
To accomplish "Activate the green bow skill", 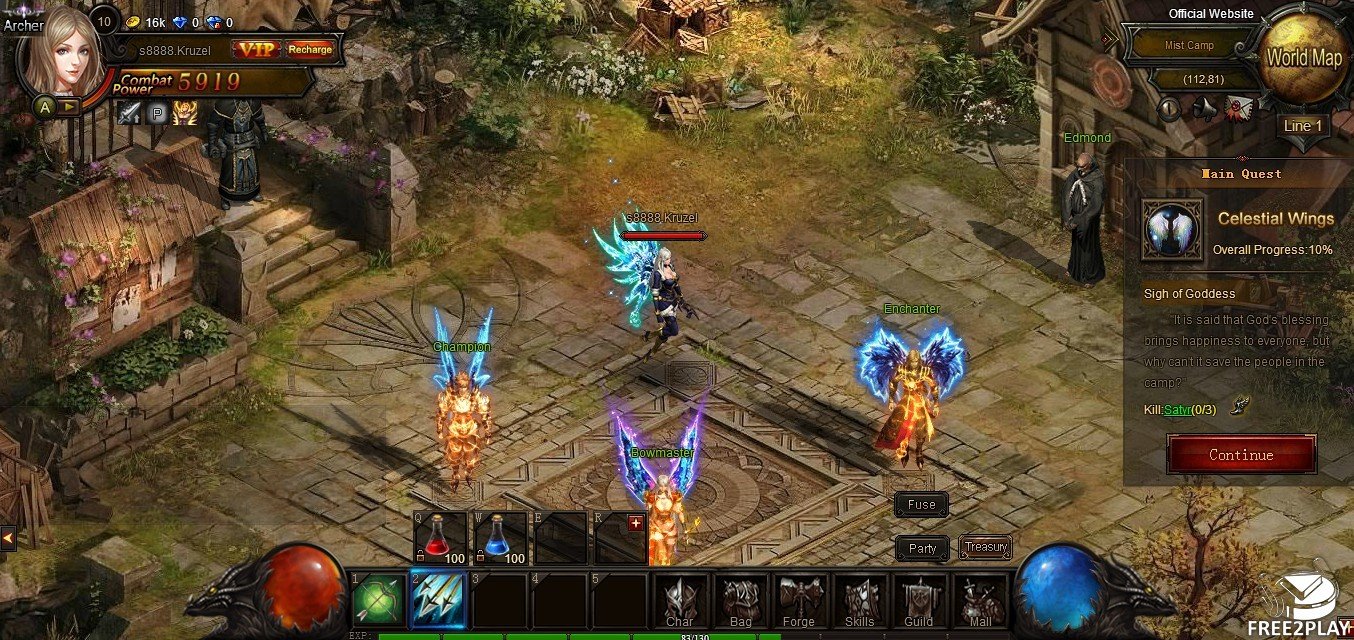I will pyautogui.click(x=378, y=600).
